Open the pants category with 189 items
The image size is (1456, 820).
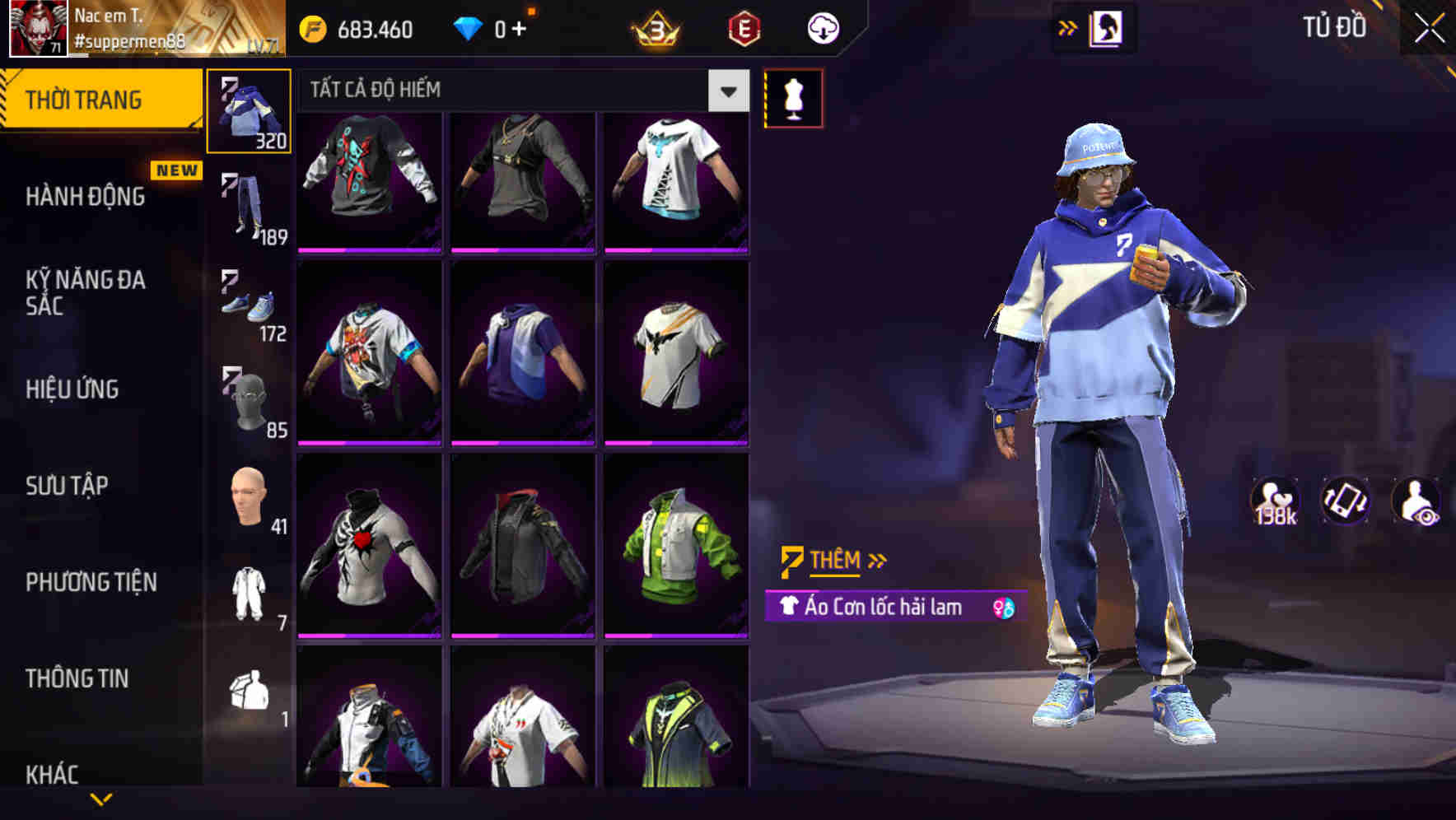pyautogui.click(x=248, y=206)
